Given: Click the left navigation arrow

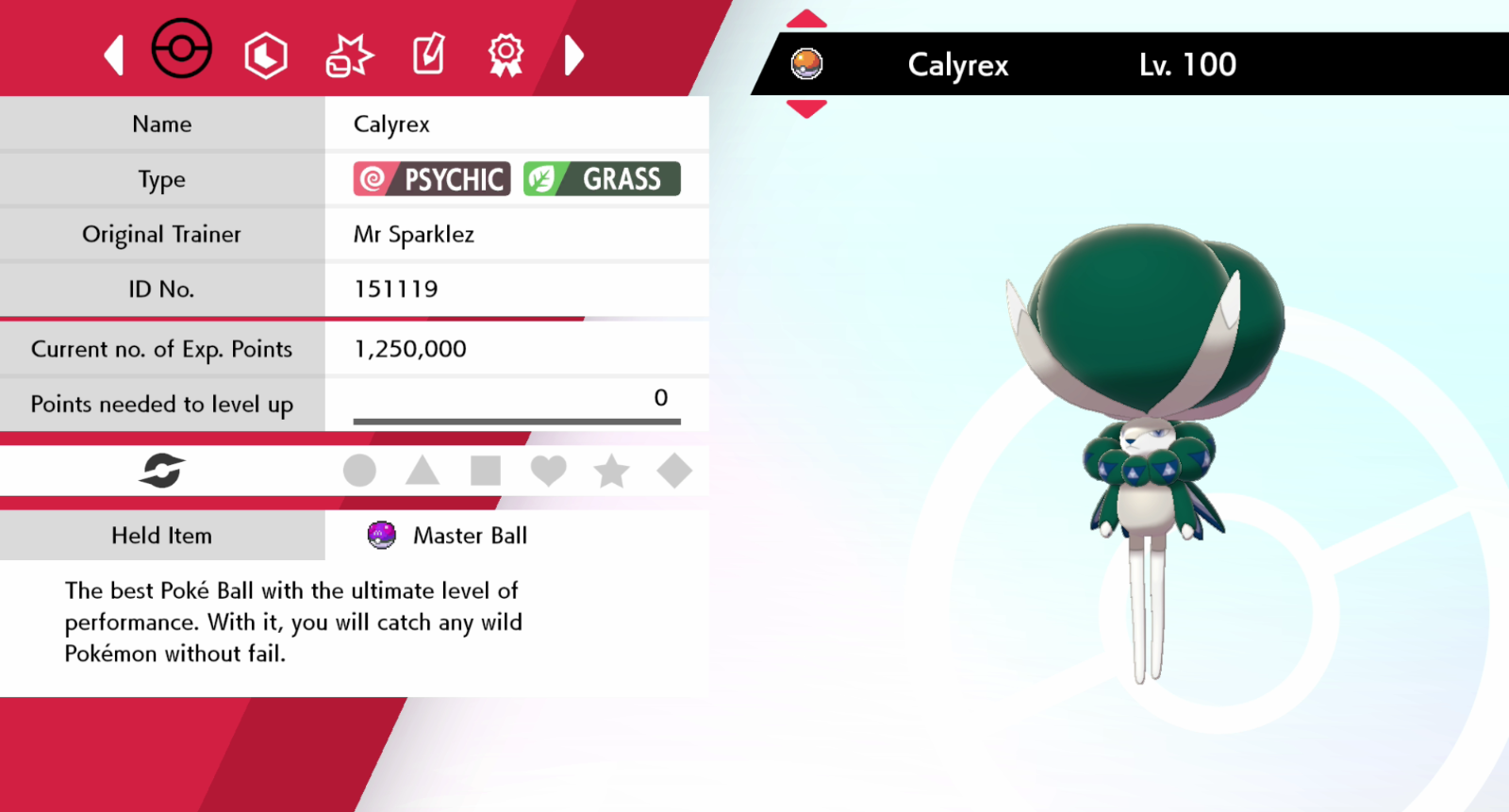Looking at the screenshot, I should [x=112, y=57].
